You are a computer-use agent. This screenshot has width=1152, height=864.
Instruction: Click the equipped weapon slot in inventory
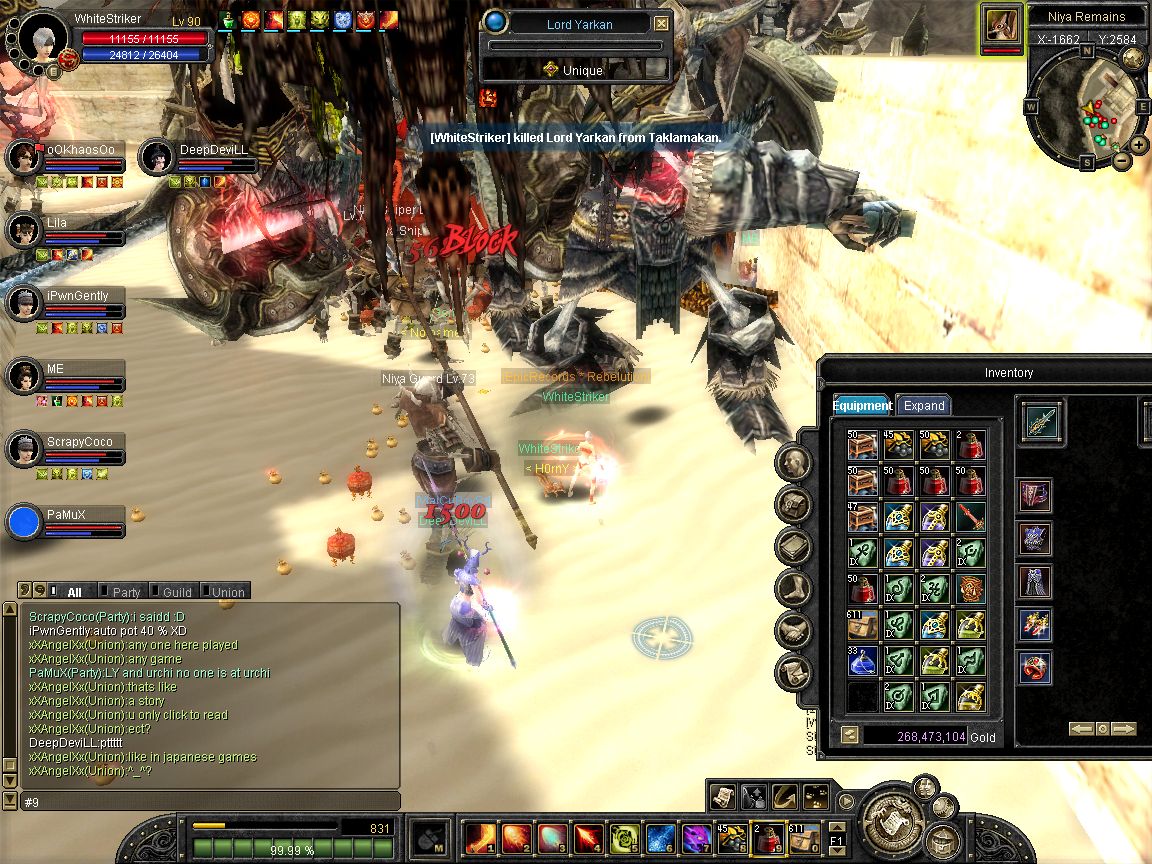point(1041,421)
